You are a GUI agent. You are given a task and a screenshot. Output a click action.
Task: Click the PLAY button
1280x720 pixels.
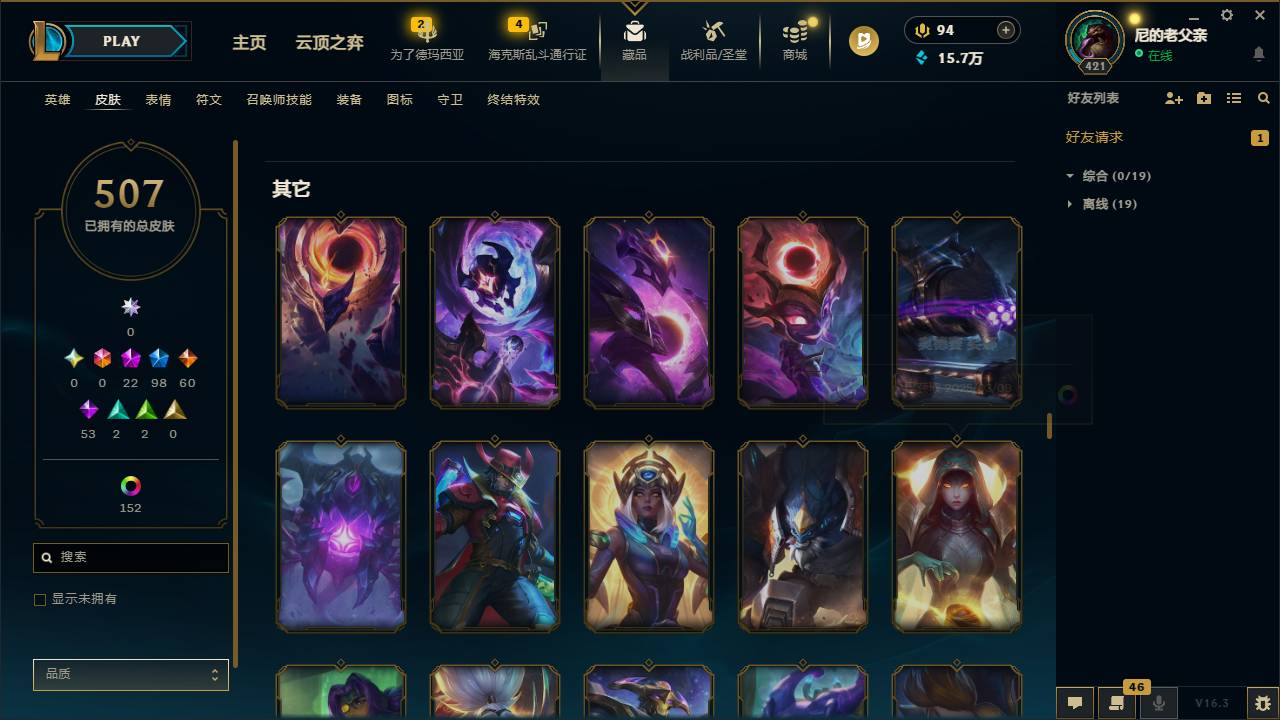120,41
